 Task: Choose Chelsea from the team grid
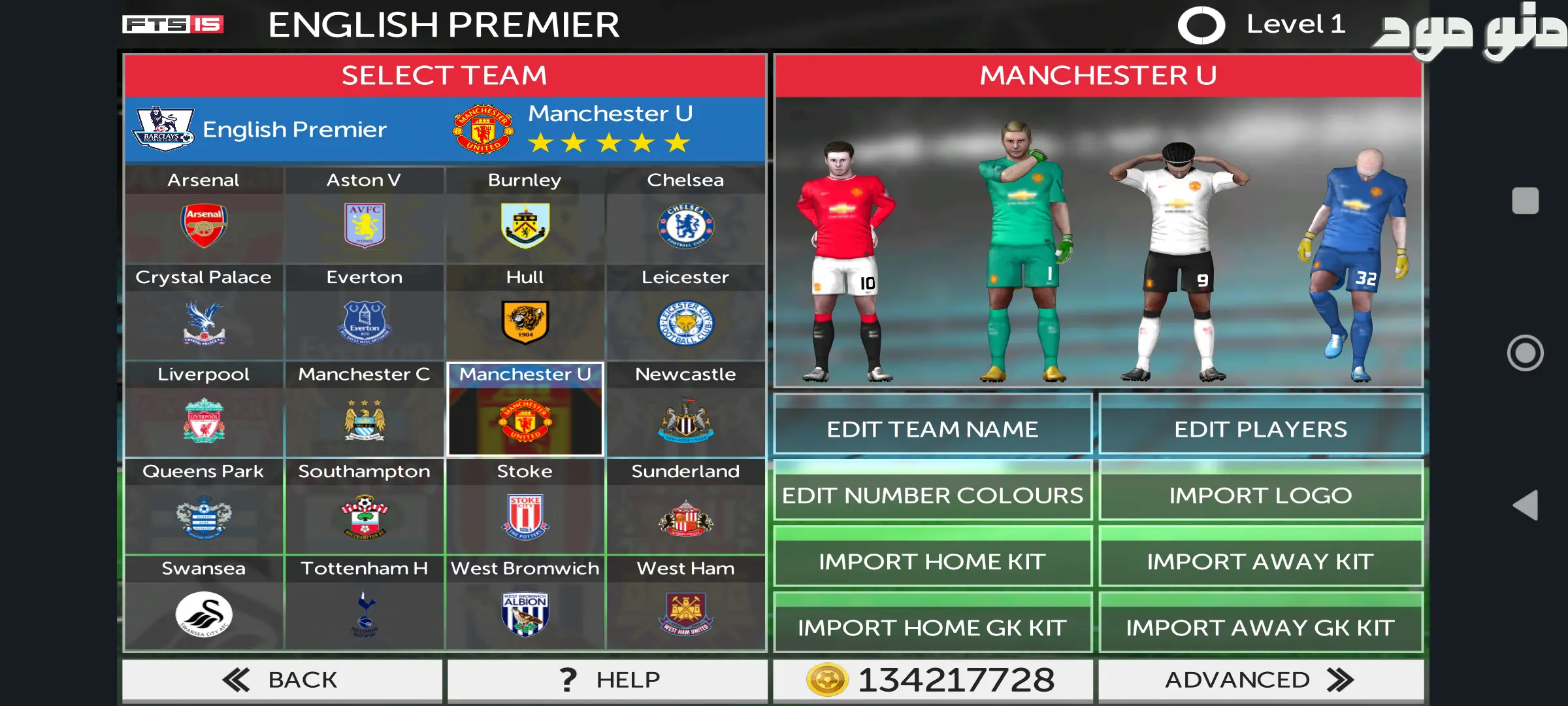coord(685,216)
